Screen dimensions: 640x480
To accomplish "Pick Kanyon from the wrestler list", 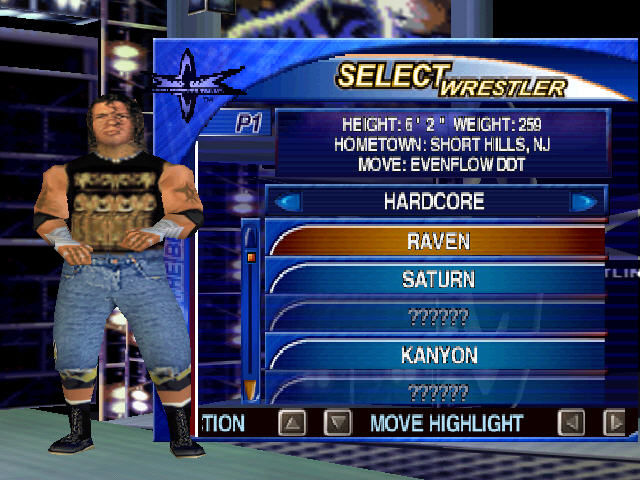I will pyautogui.click(x=437, y=355).
